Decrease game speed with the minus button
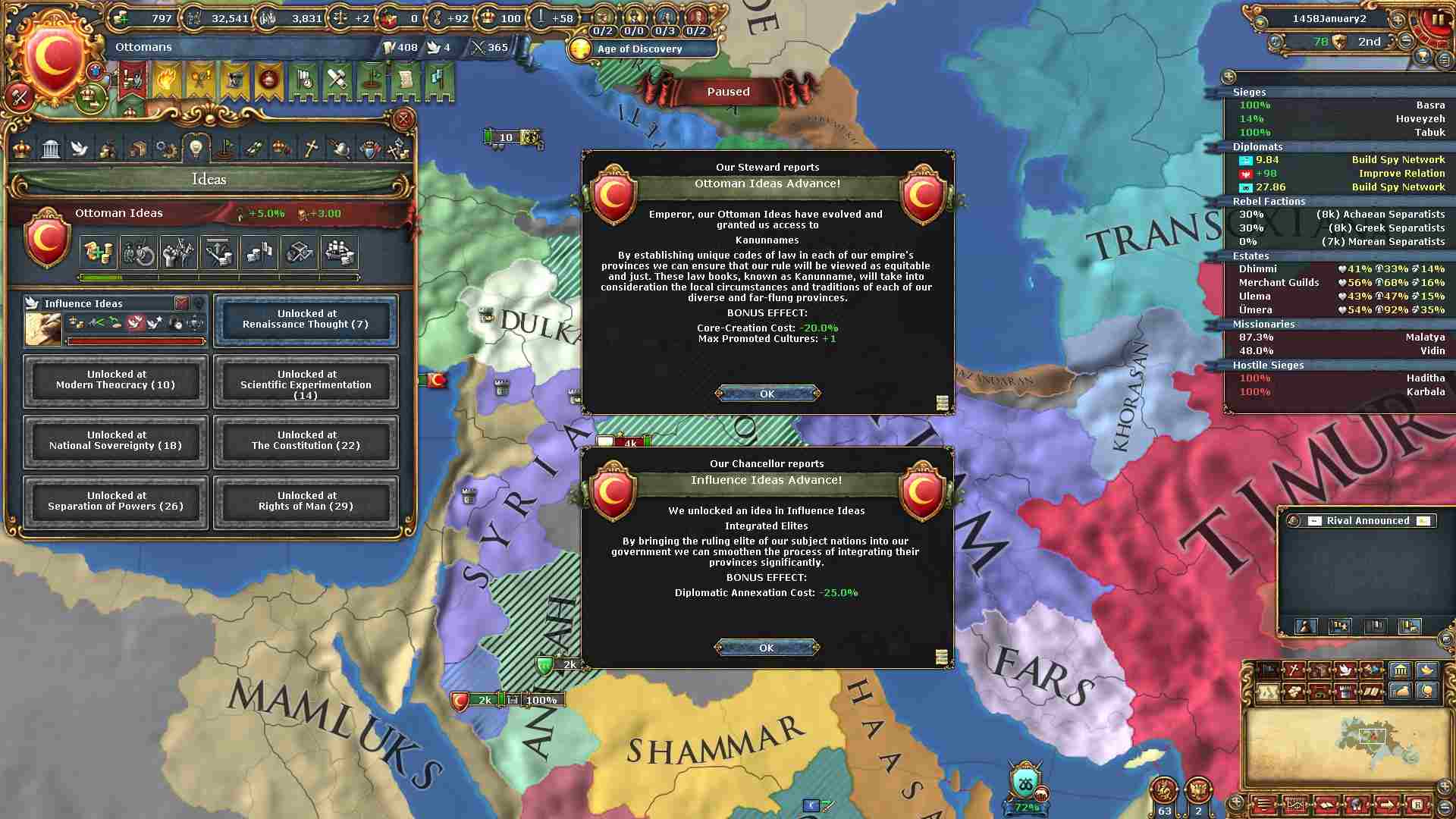The height and width of the screenshot is (819, 1456). coord(1406,41)
